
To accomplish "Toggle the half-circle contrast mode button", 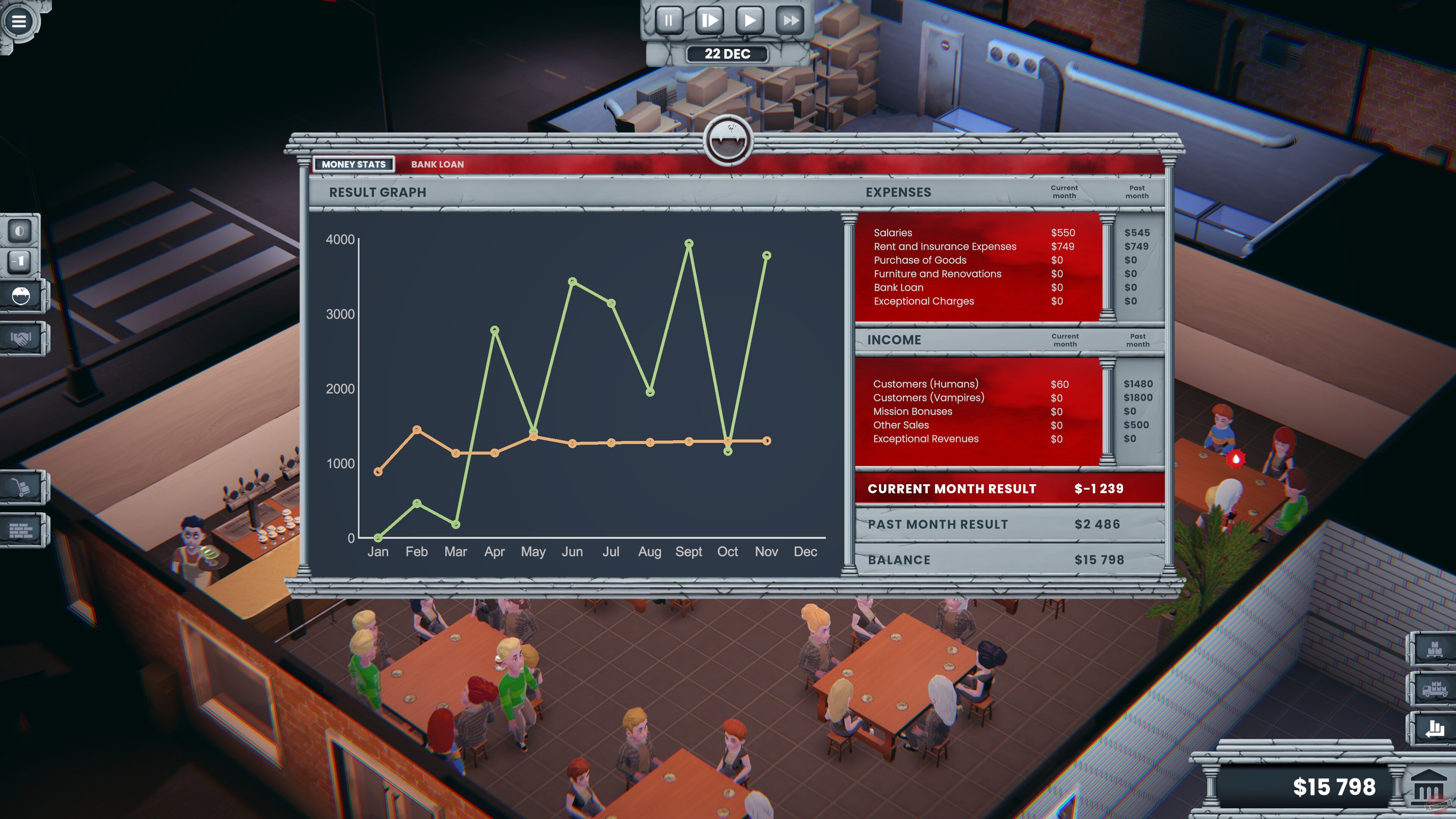I will coord(20,231).
